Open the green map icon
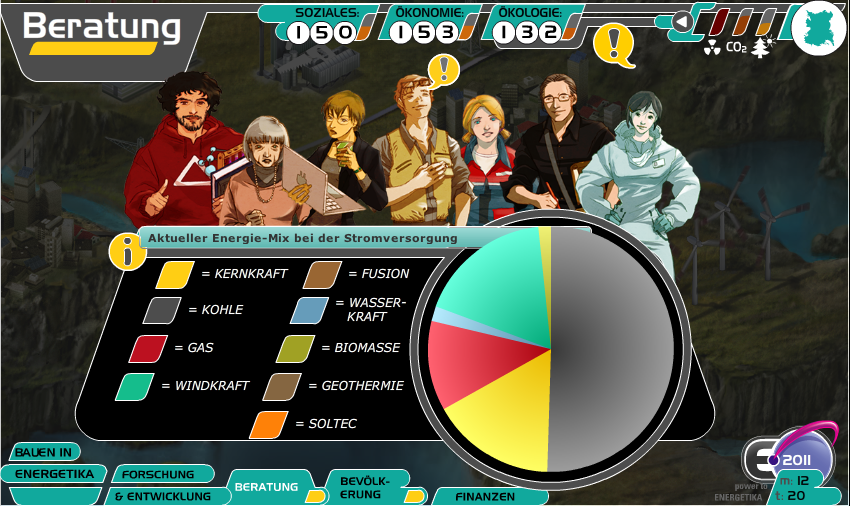This screenshot has width=850, height=506. pos(819,27)
